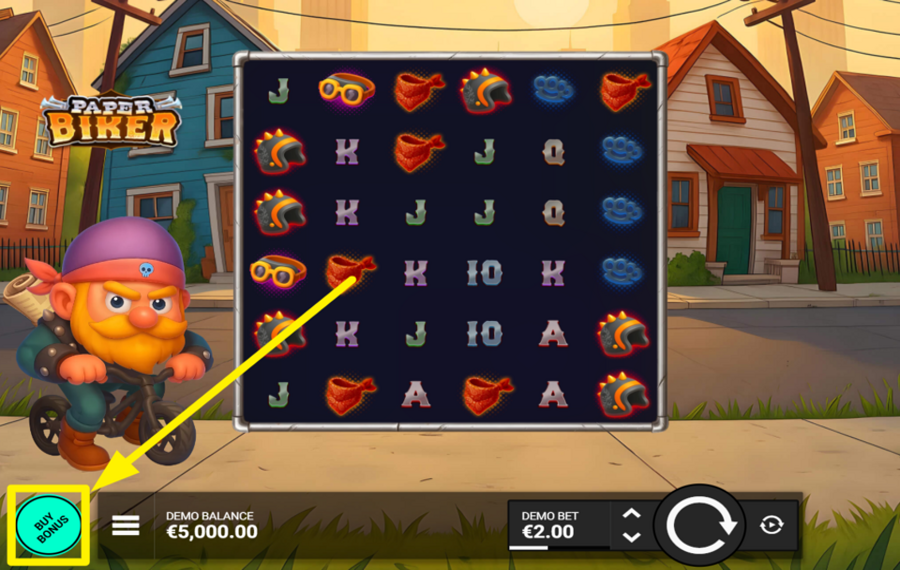Viewport: 900px width, 570px height.
Task: Decrease the demo bet with down arrow
Action: click(631, 537)
